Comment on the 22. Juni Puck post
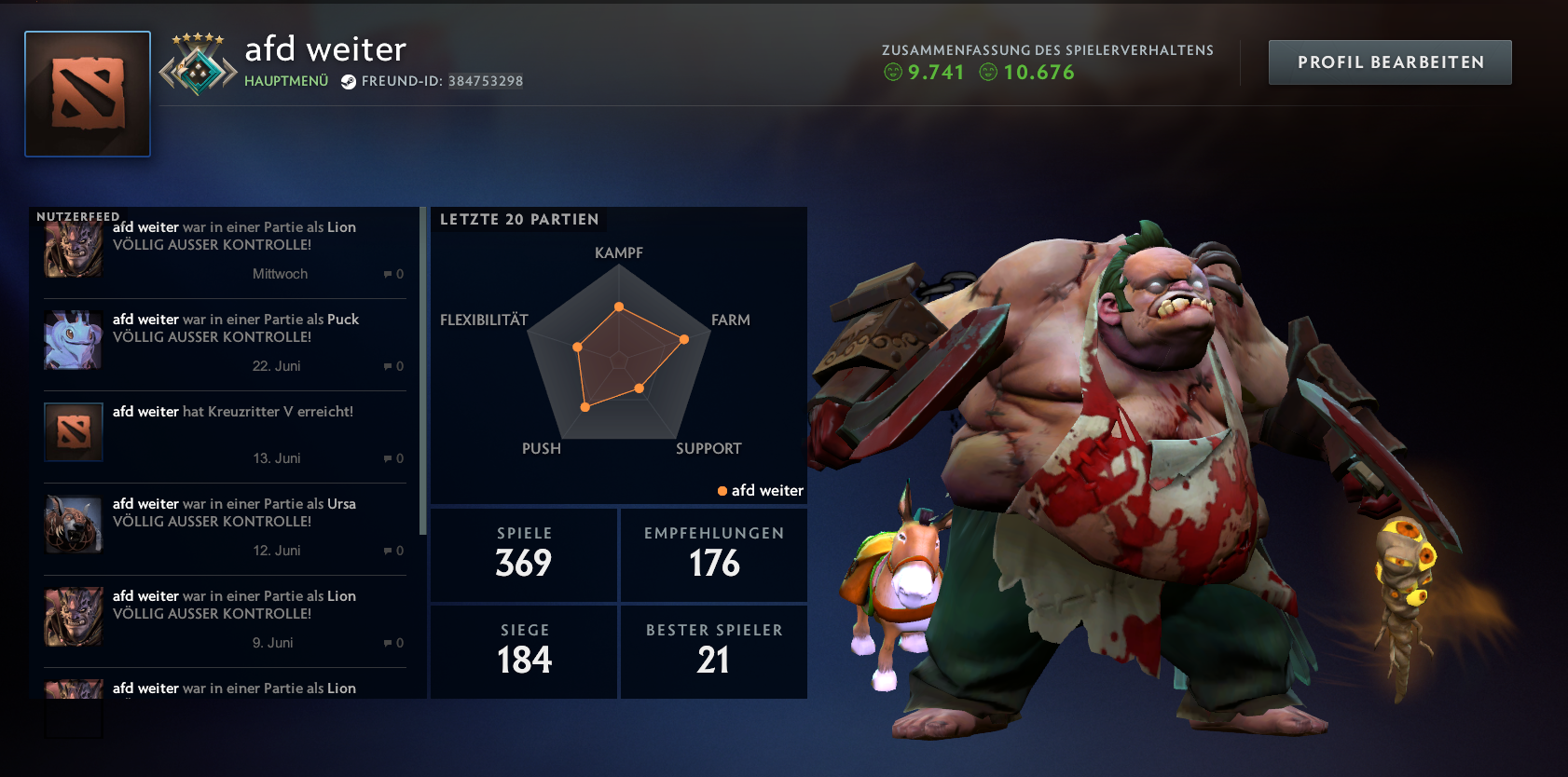This screenshot has height=777, width=1568. pos(393,366)
